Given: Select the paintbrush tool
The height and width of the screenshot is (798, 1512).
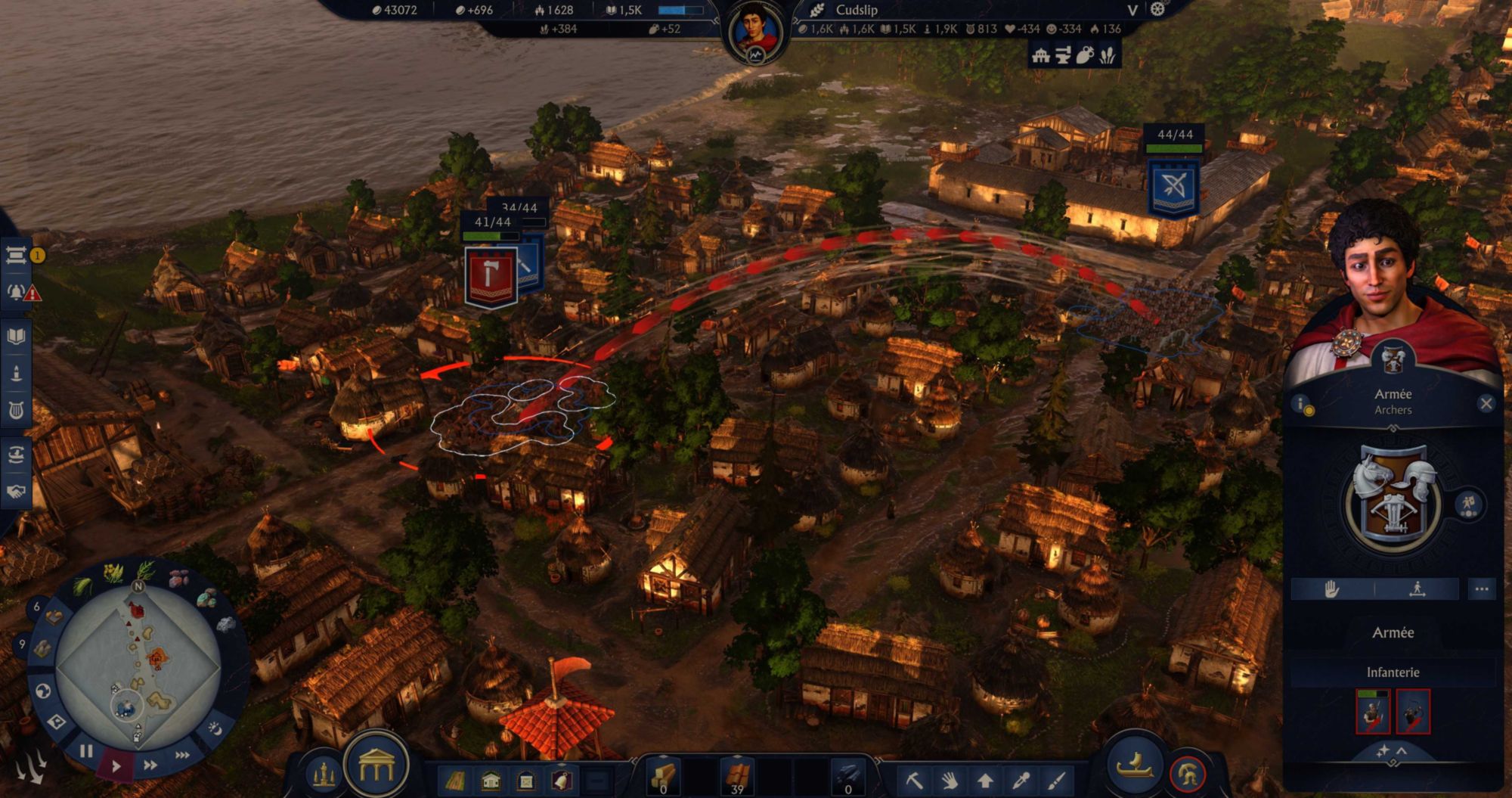Looking at the screenshot, I should [x=1057, y=779].
